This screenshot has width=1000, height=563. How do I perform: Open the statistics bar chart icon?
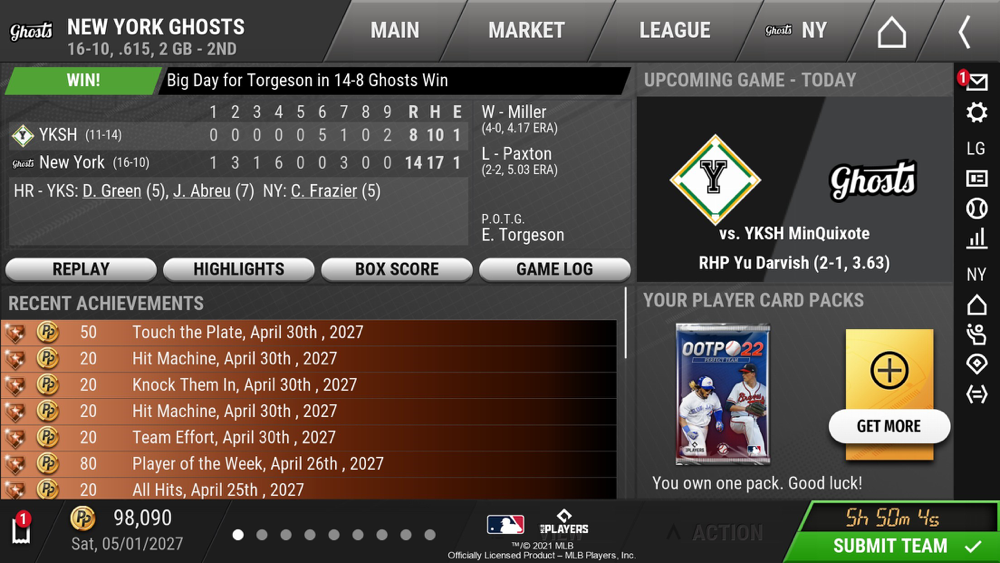pyautogui.click(x=977, y=239)
